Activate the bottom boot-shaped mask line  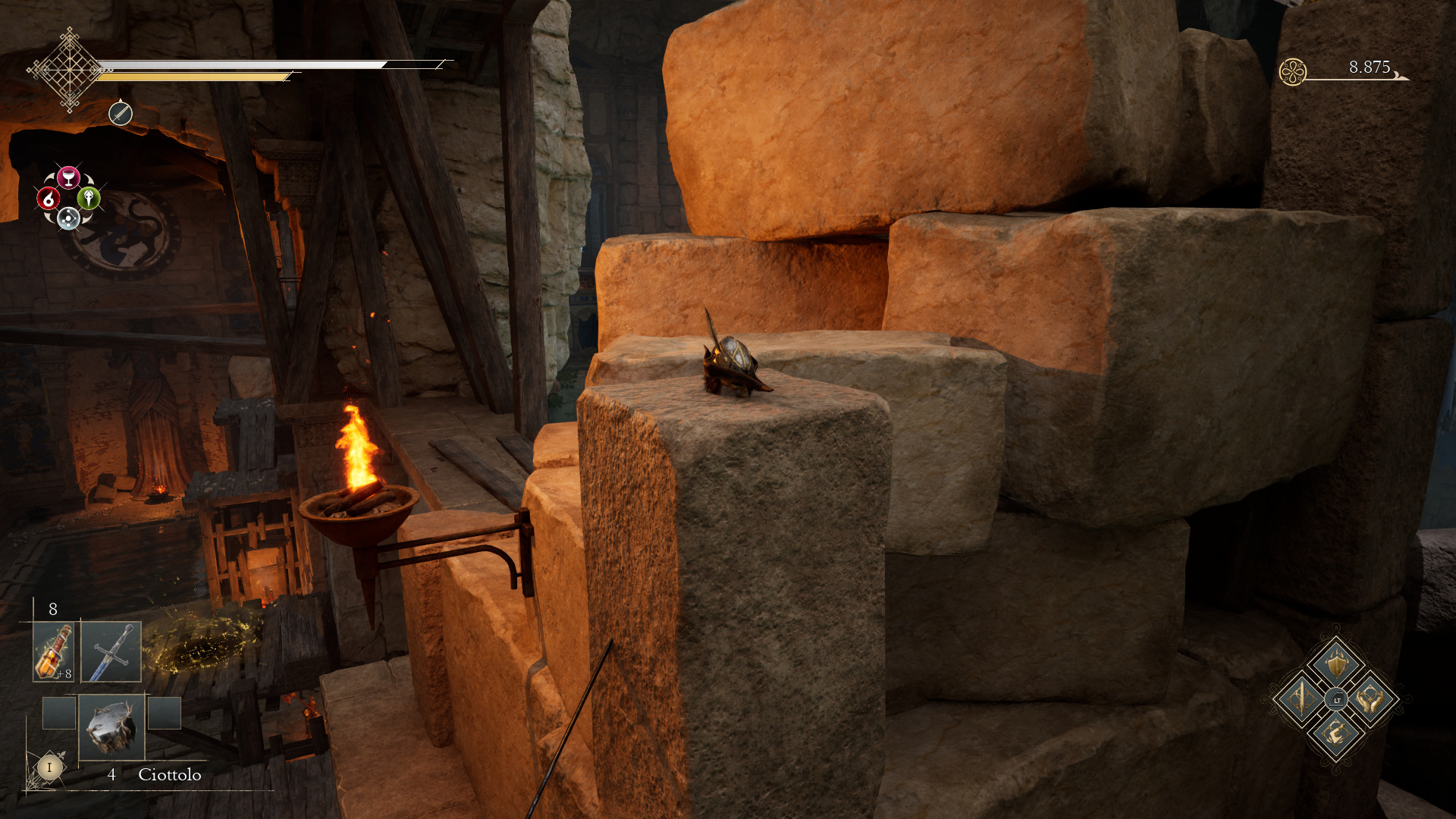pyautogui.click(x=1335, y=733)
